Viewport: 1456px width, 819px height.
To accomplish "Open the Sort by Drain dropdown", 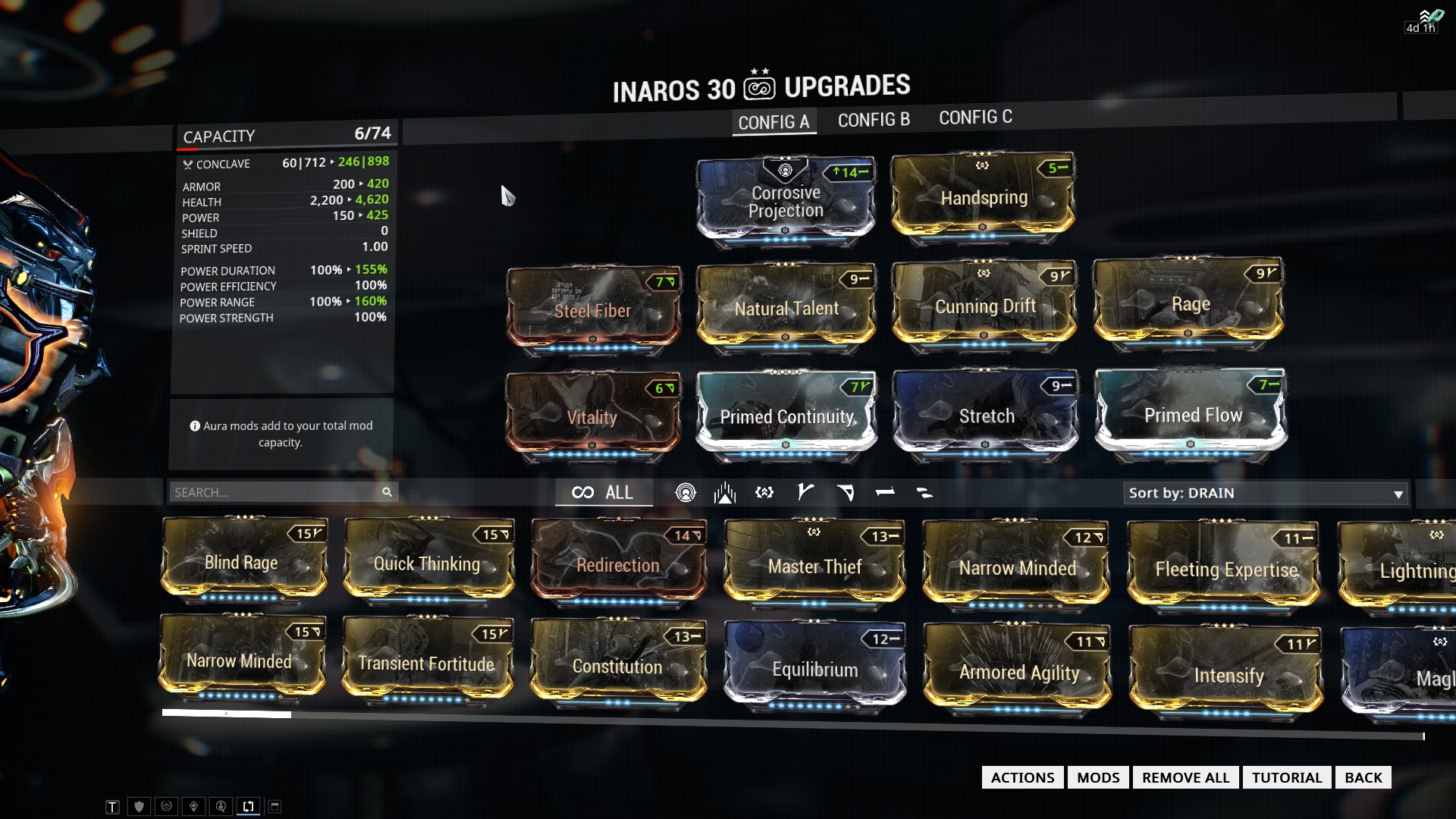I will click(x=1265, y=493).
